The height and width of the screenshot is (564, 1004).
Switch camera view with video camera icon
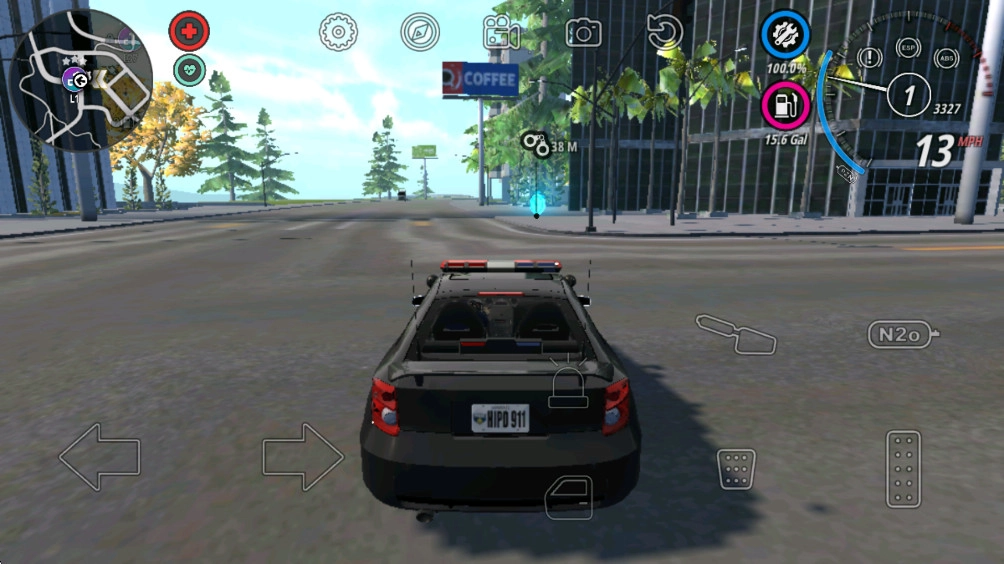click(501, 32)
